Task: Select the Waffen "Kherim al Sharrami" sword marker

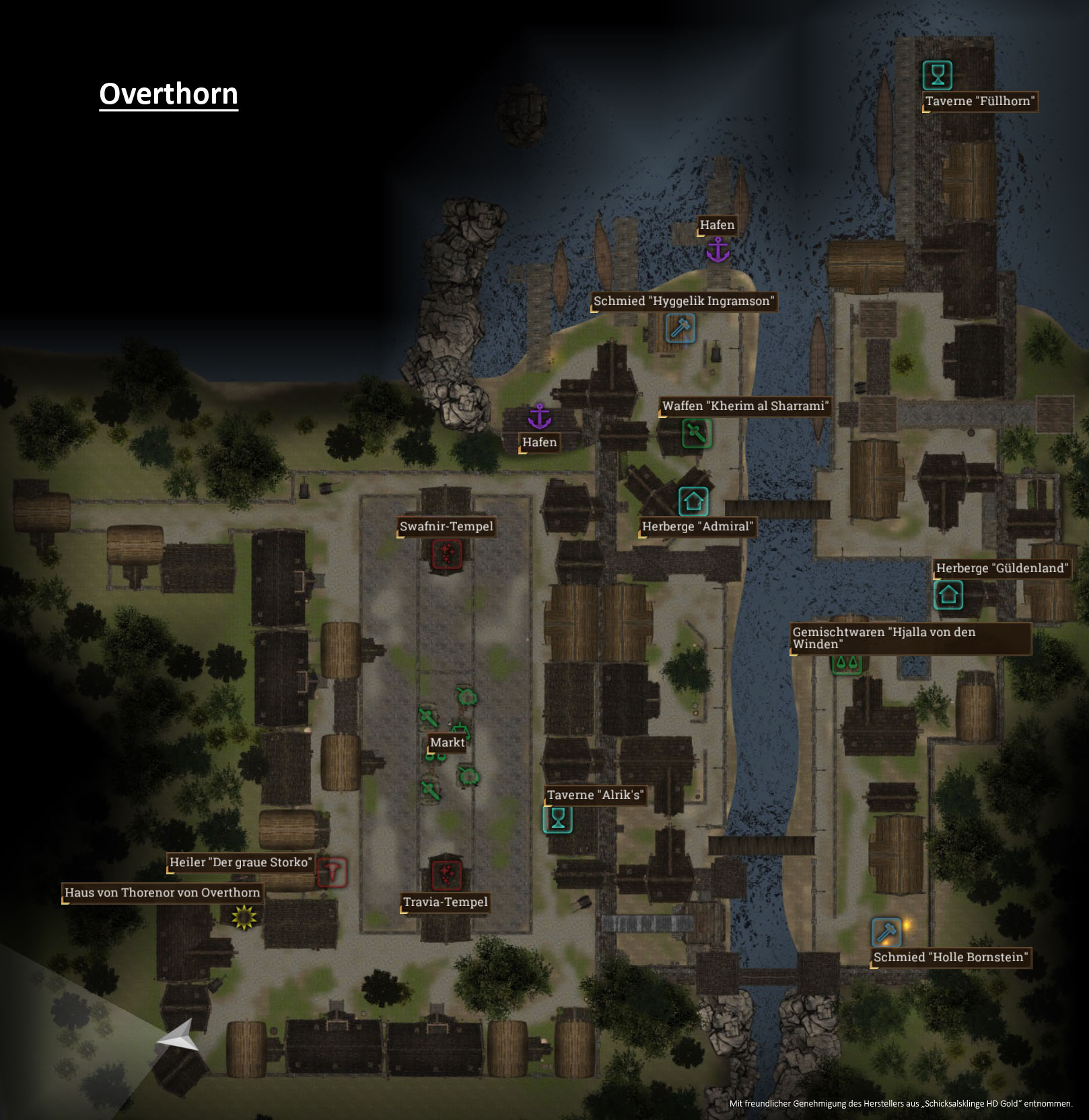Action: coord(697,433)
